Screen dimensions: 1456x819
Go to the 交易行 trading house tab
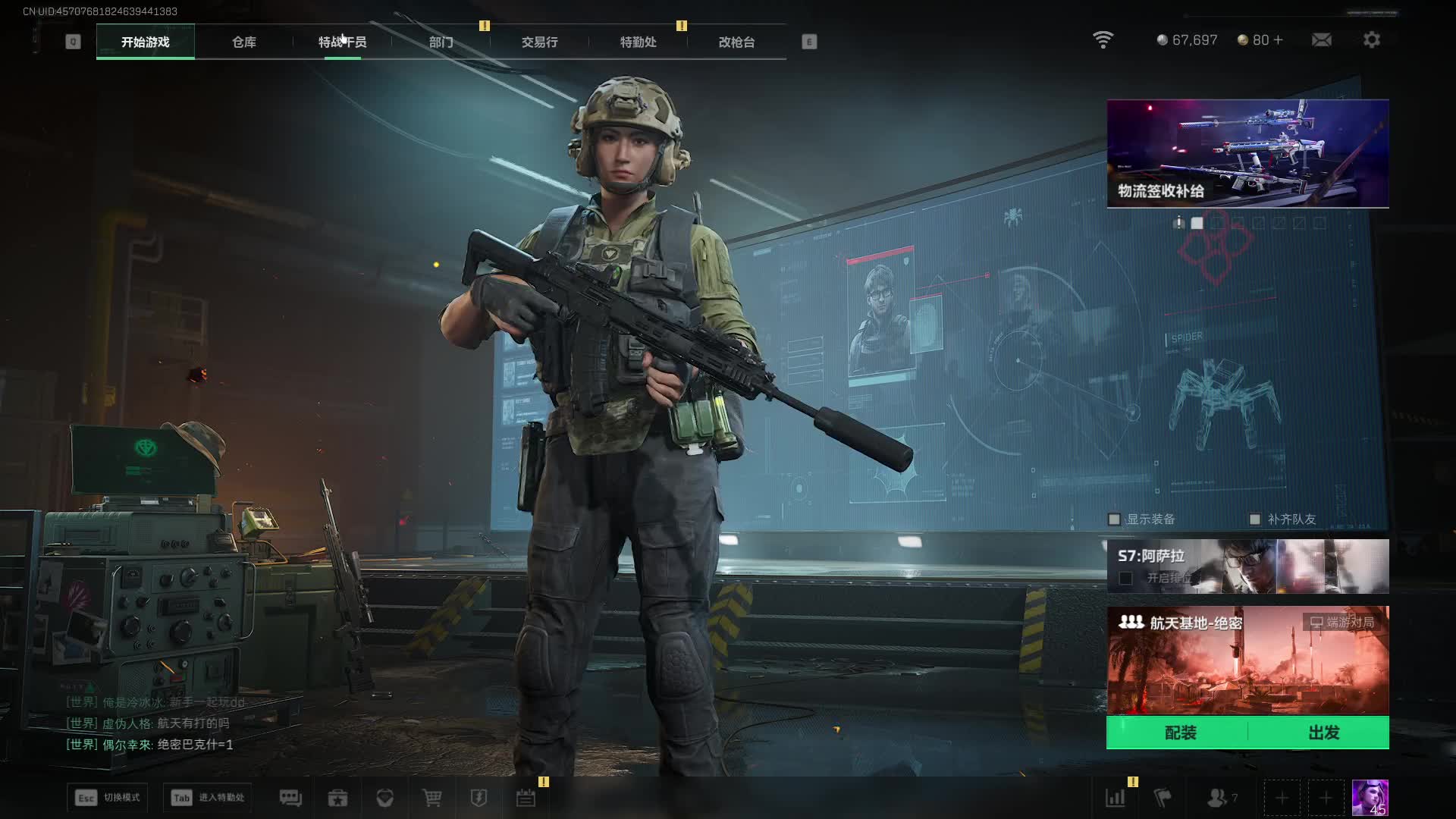coord(539,42)
